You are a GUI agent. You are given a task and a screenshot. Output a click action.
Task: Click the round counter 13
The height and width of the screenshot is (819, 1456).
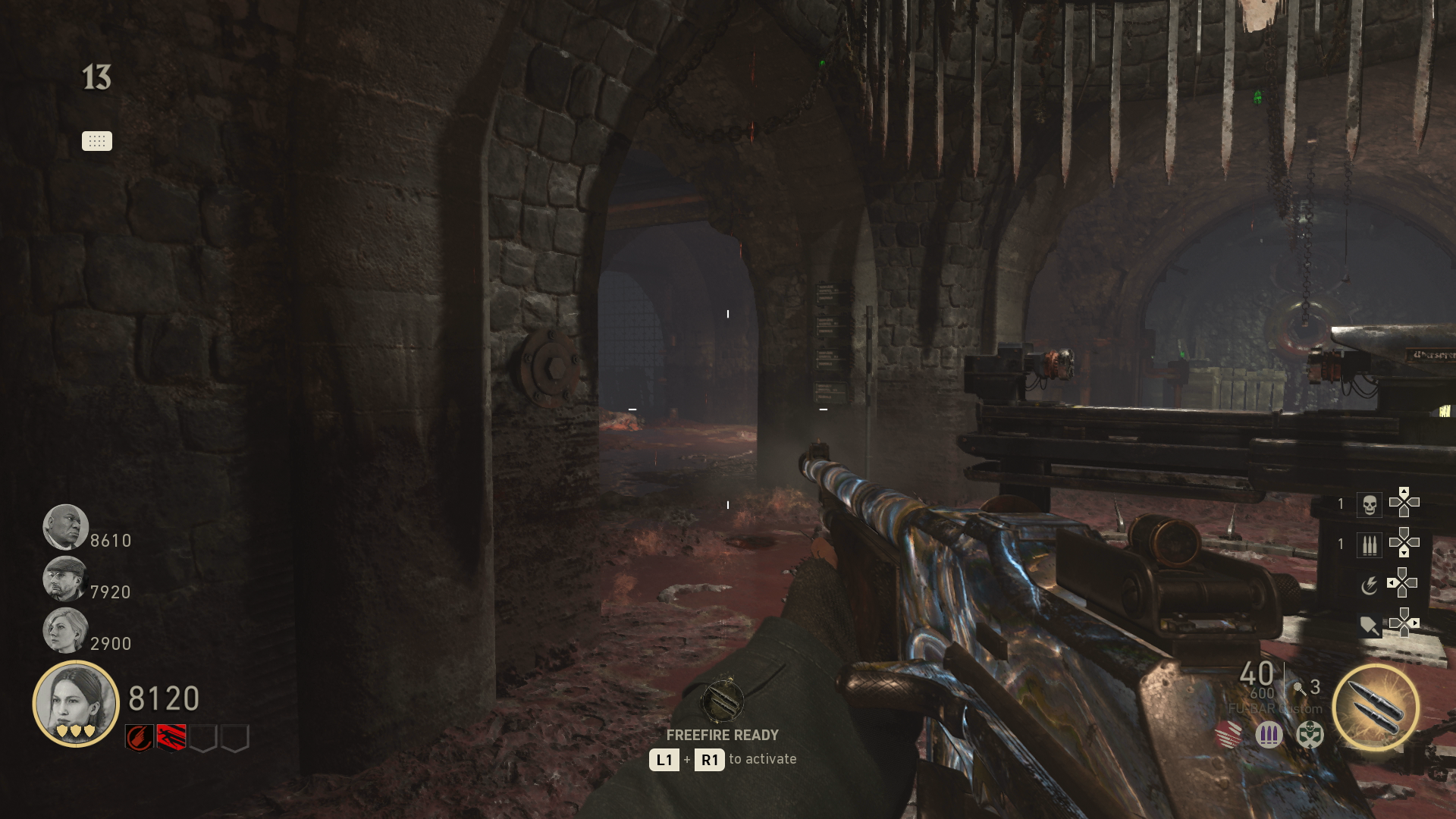coord(98,76)
